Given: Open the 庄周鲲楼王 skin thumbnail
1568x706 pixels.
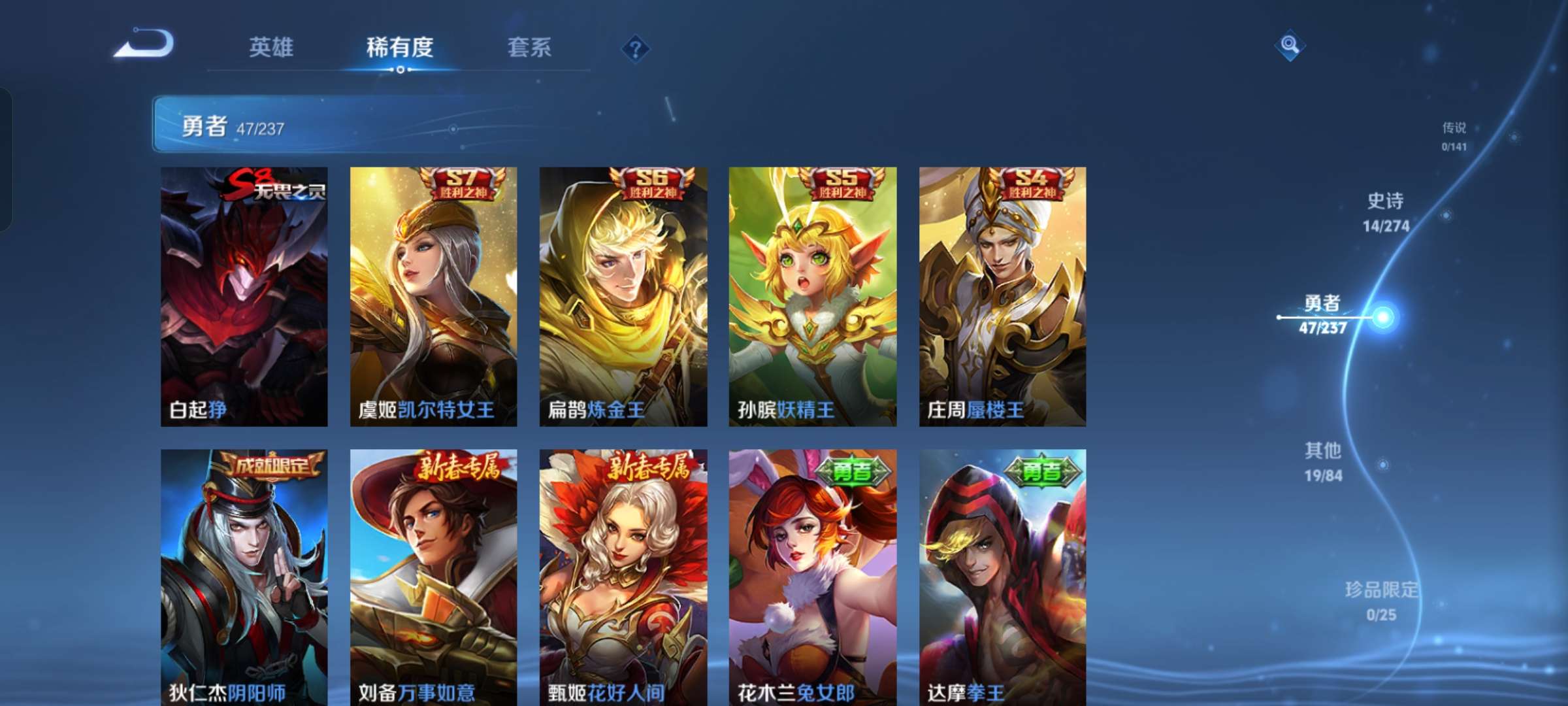Looking at the screenshot, I should 998,294.
